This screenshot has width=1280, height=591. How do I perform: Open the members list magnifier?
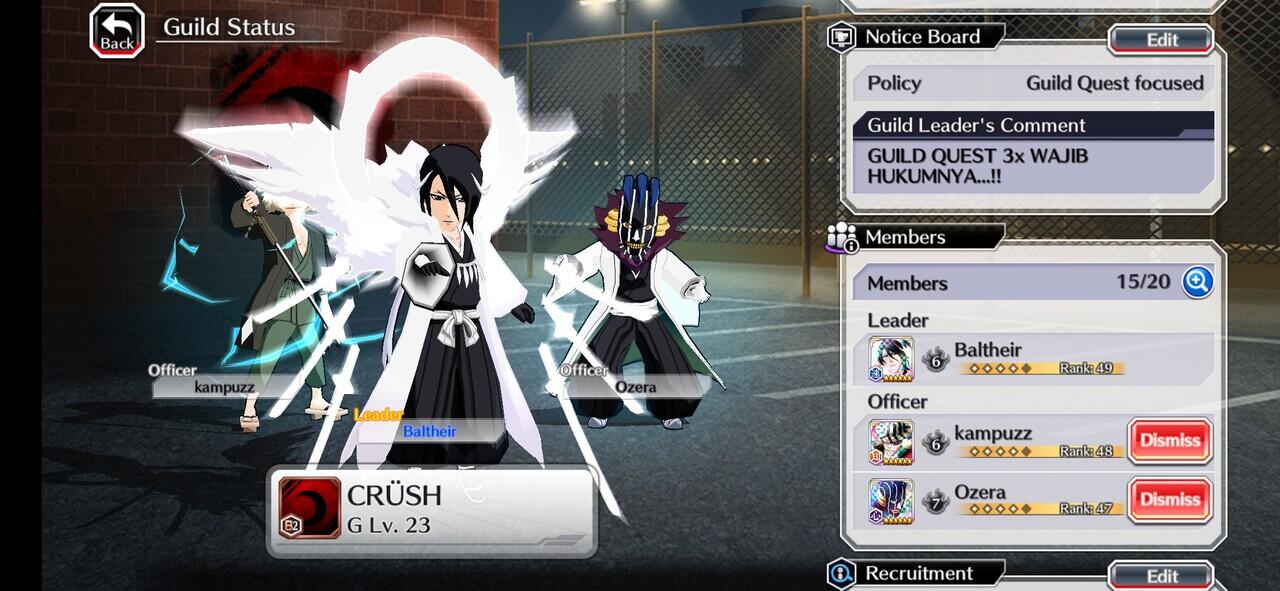1197,282
